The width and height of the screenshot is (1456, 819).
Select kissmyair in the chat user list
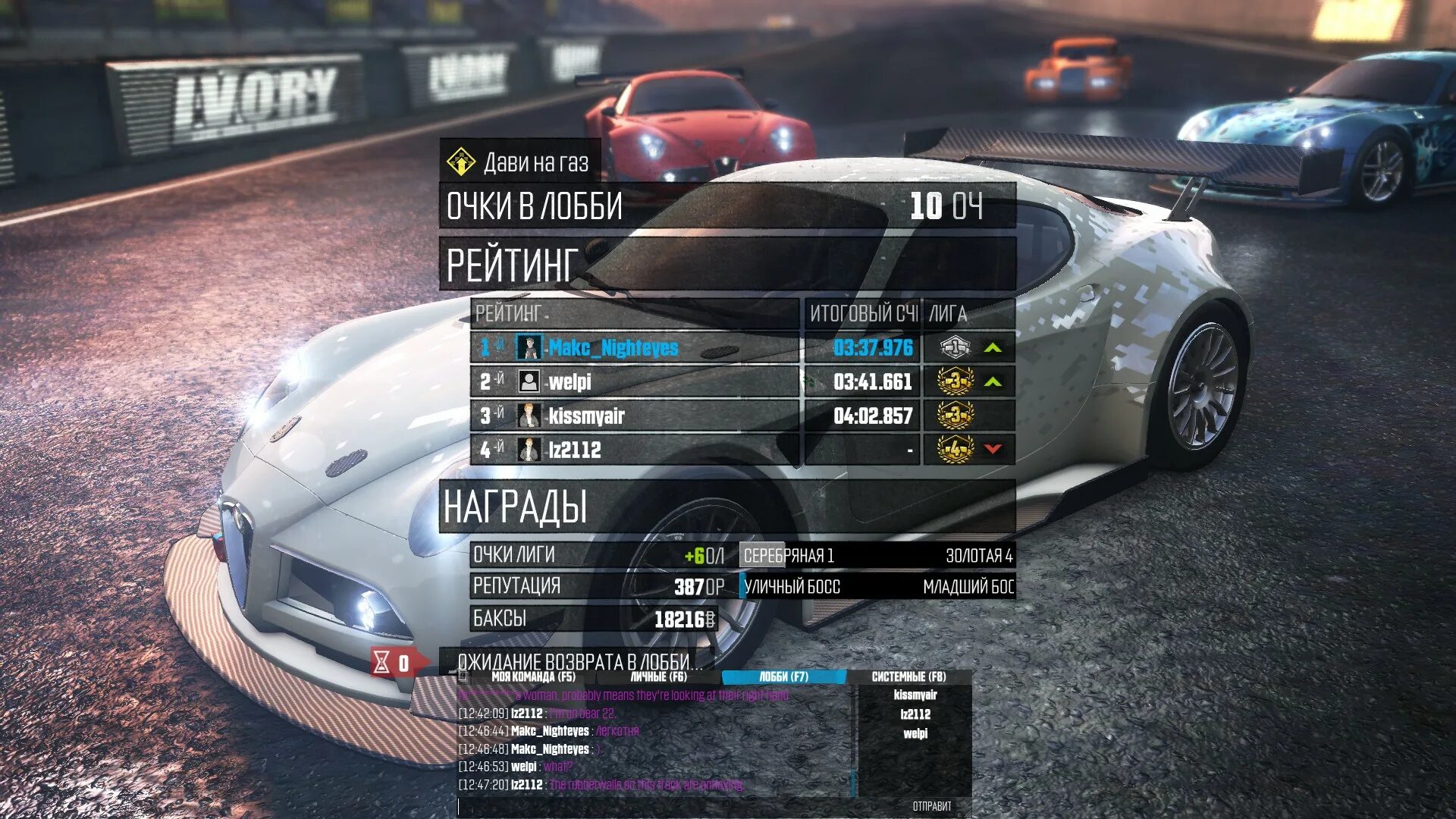(915, 695)
